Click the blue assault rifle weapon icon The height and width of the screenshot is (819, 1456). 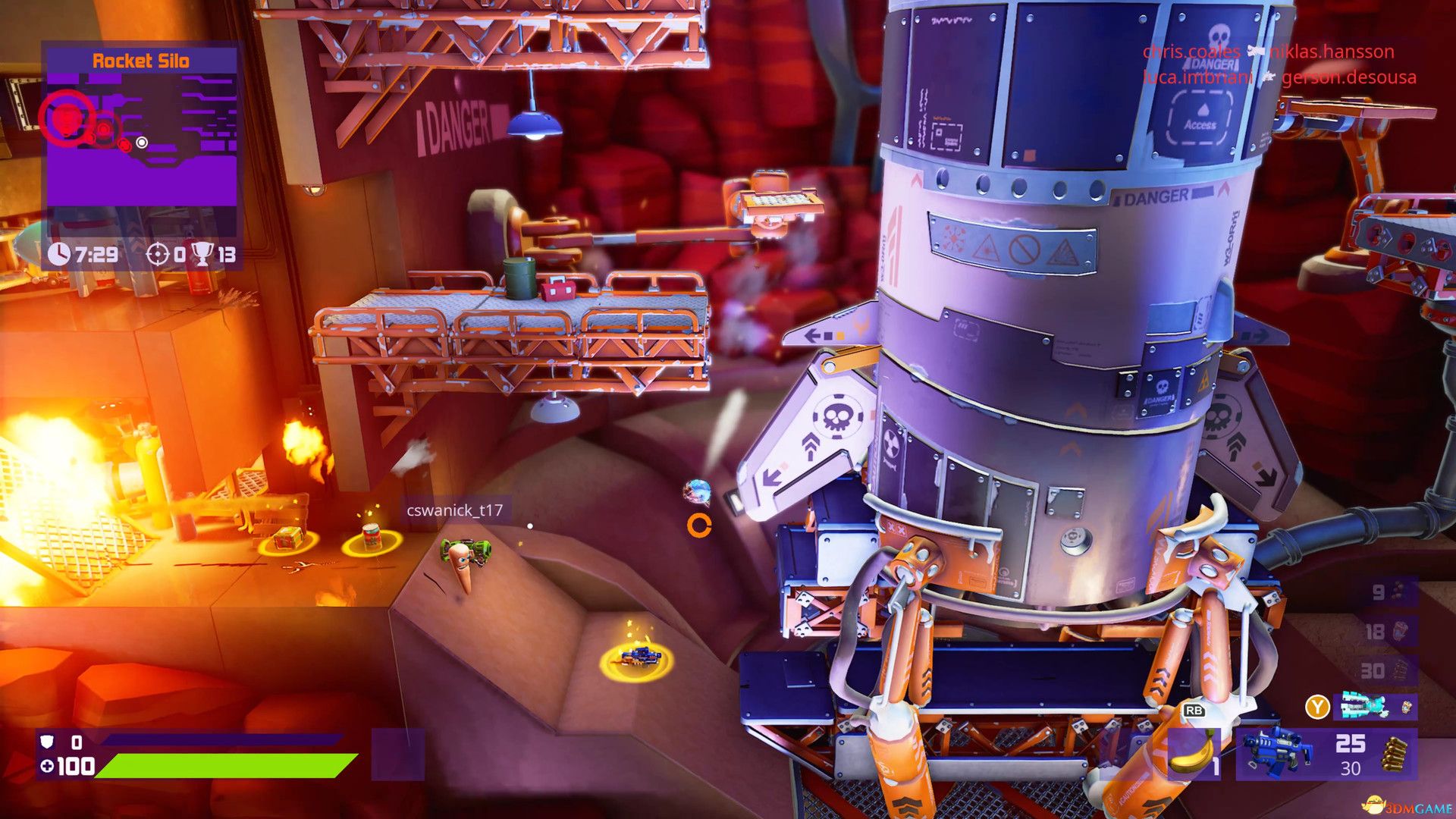1277,750
